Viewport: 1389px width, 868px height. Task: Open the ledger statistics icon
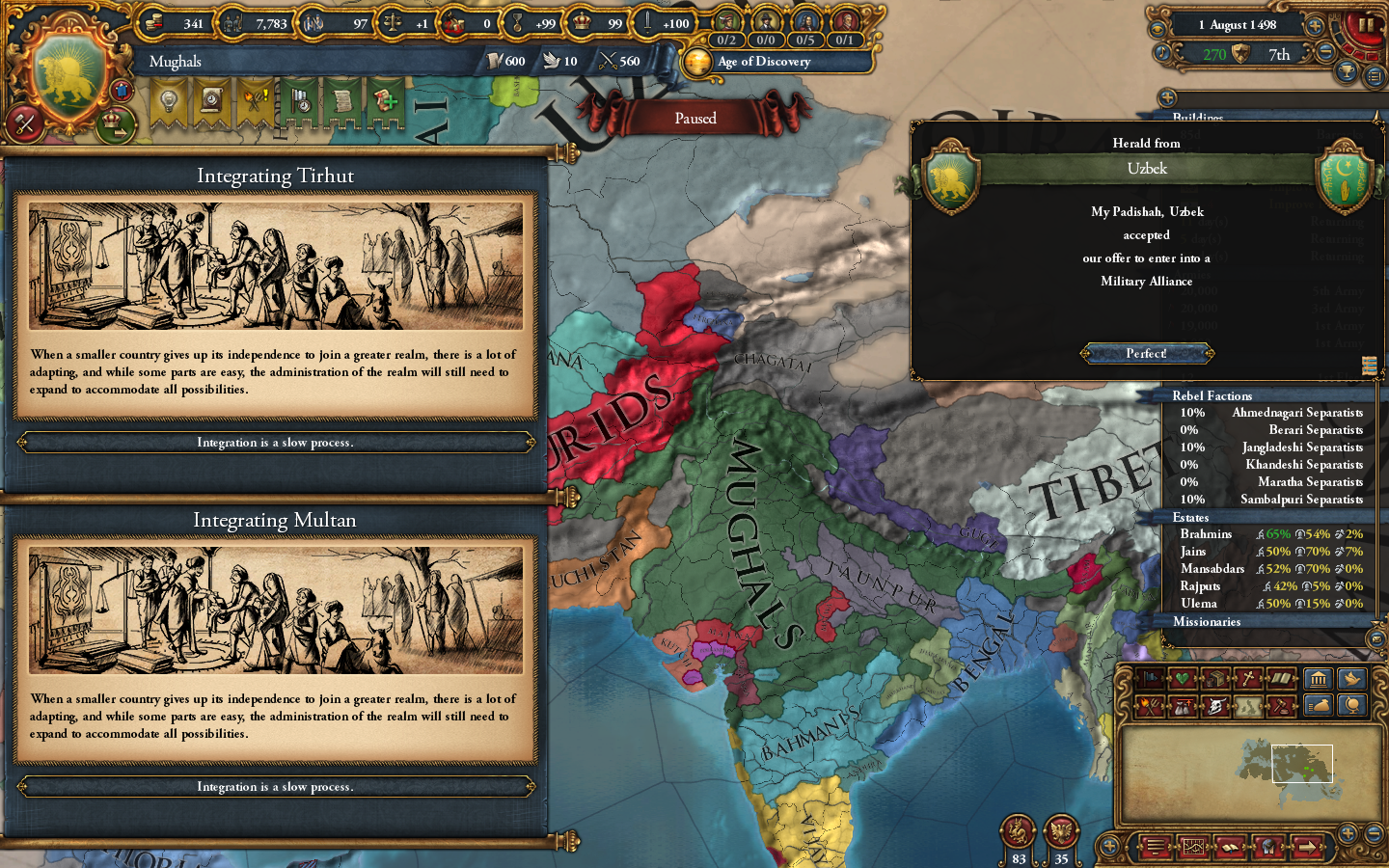tap(1192, 847)
